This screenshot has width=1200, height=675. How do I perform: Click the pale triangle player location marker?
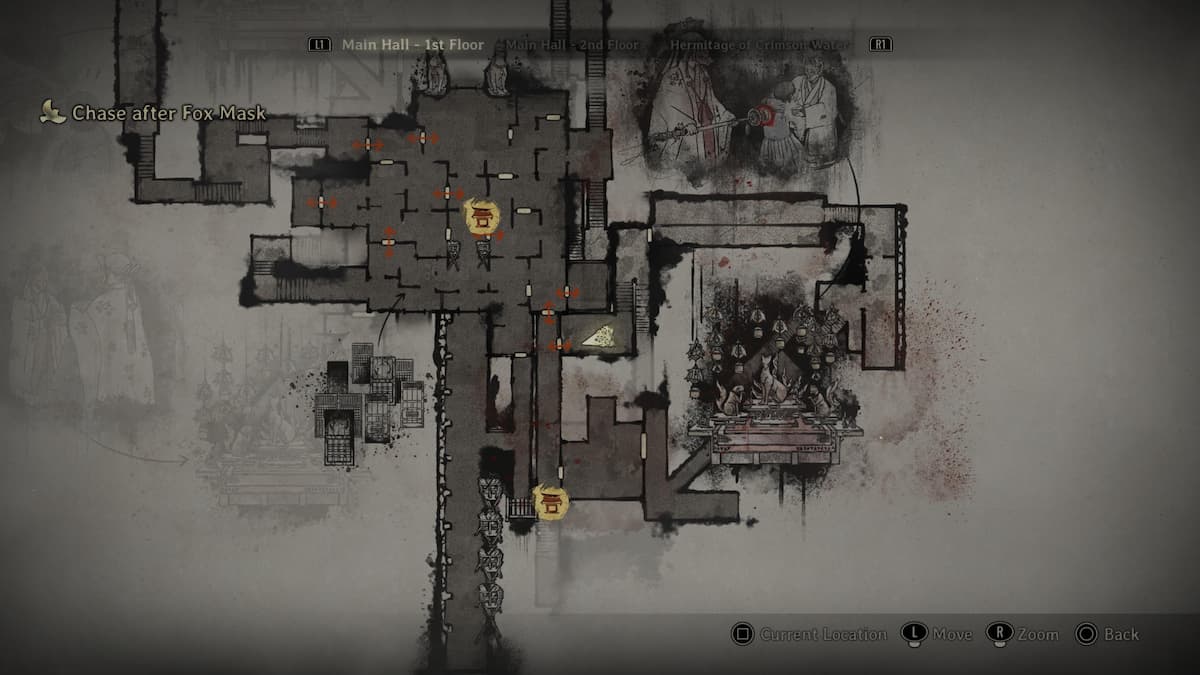(599, 338)
